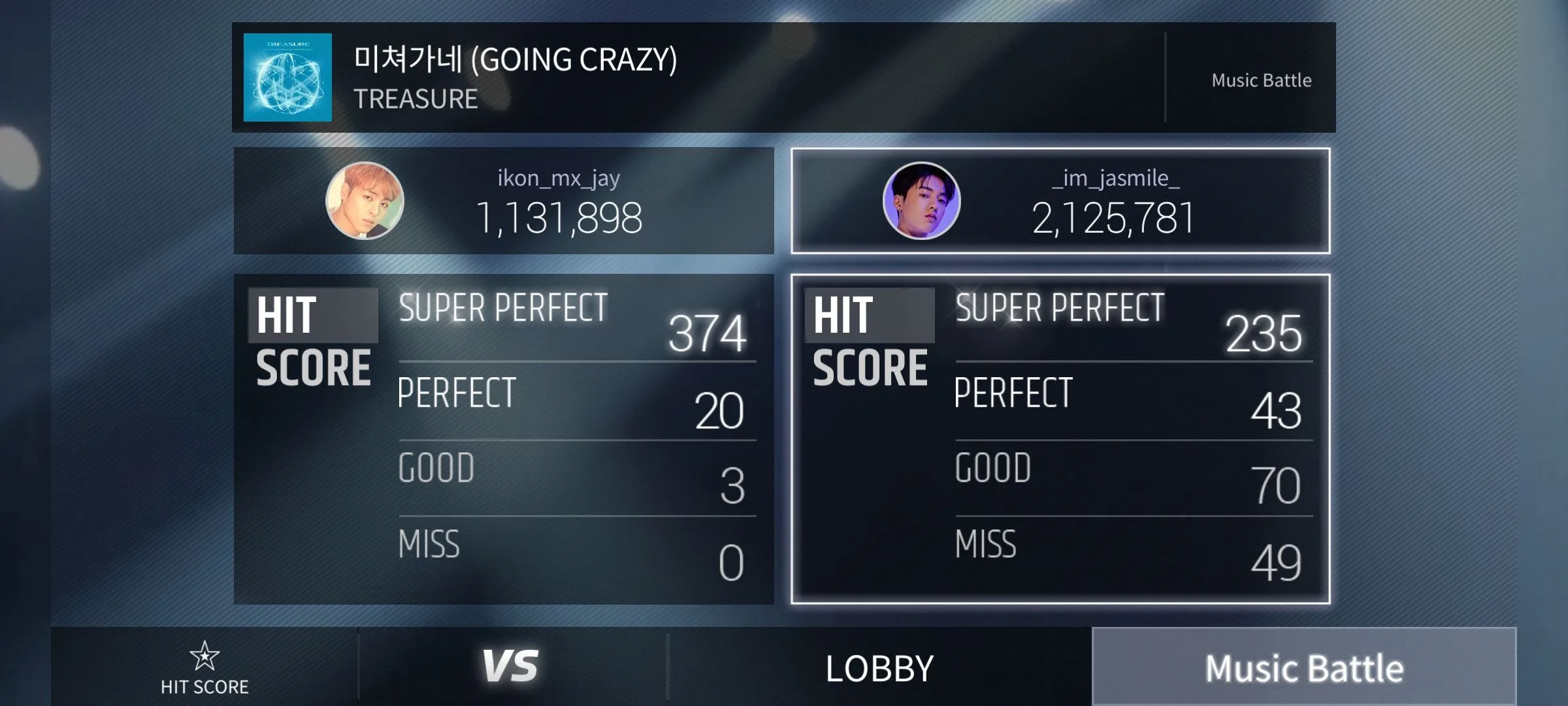Select ikon_mx_jay player panel

[504, 201]
